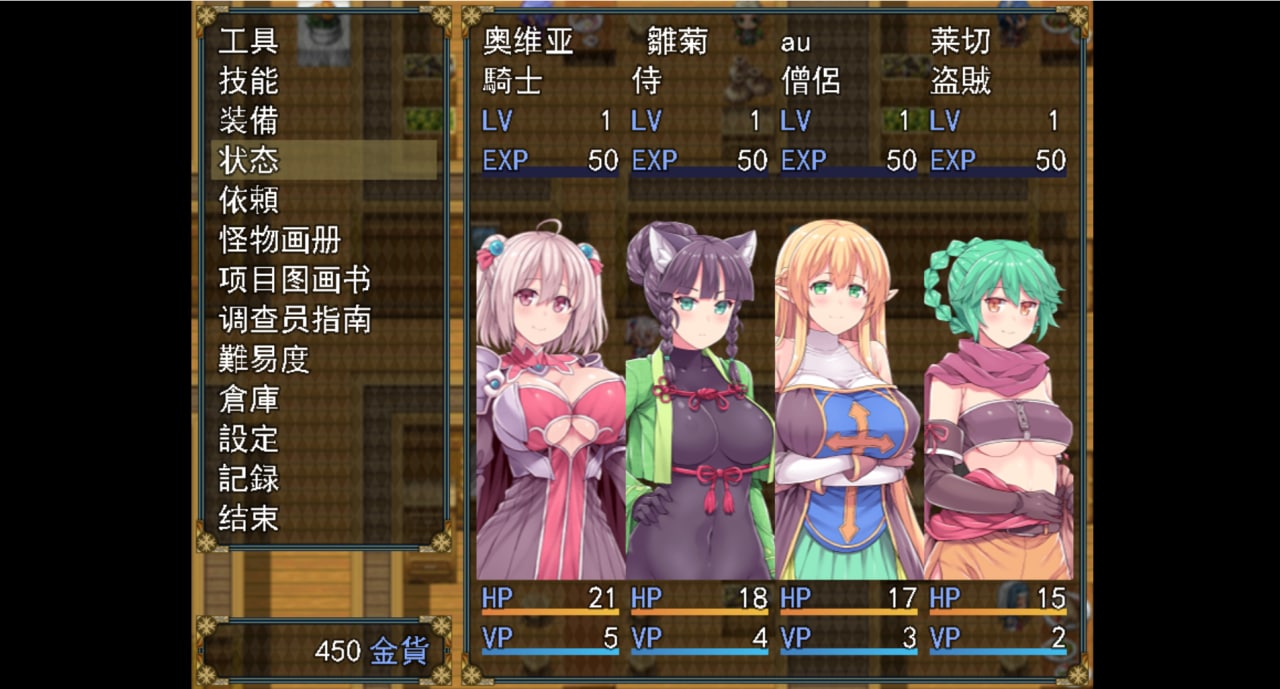Image resolution: width=1280 pixels, height=689 pixels.
Task: Choose 结束 to end the game
Action: pyautogui.click(x=249, y=518)
